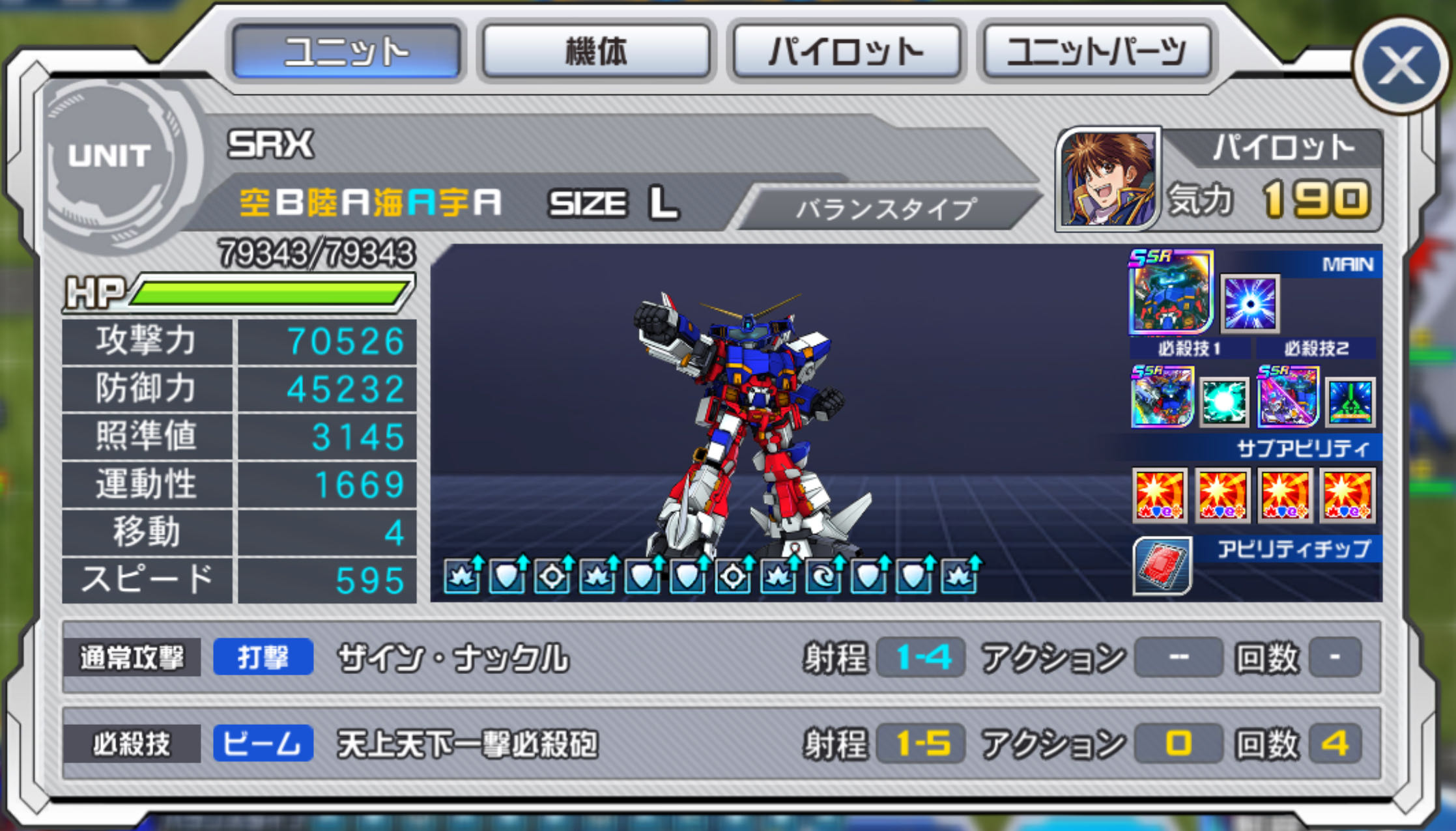This screenshot has height=831, width=1456.
Task: Select the ユニットパーツ tab
Action: tap(1097, 51)
